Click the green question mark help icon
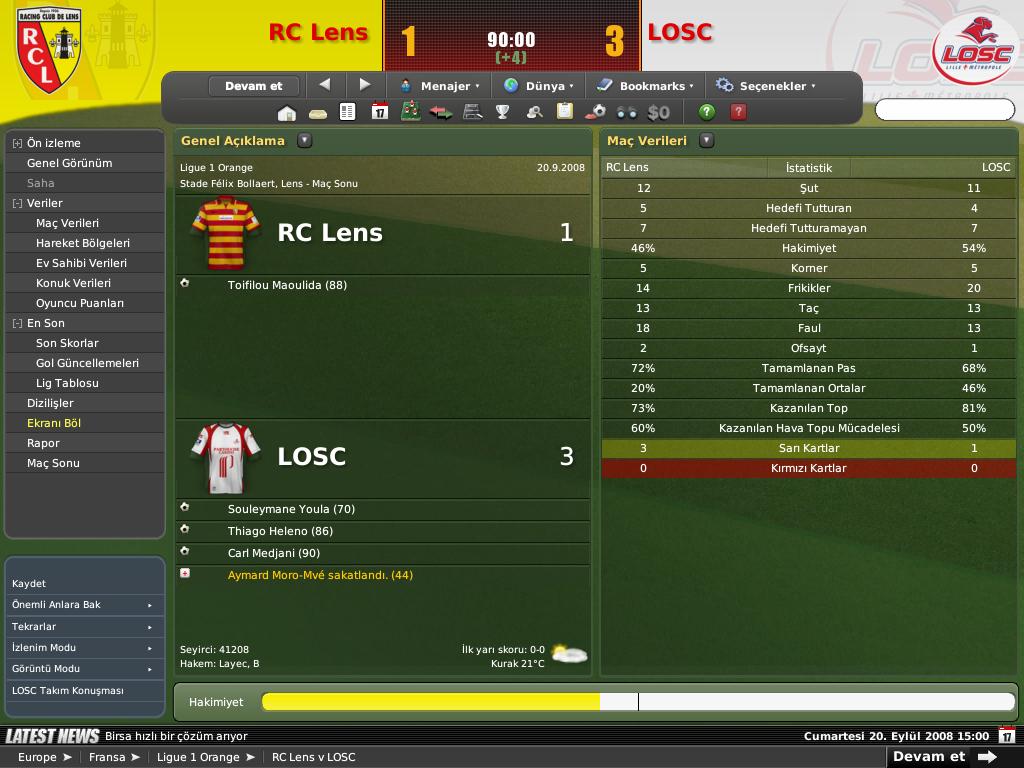This screenshot has width=1024, height=768. pyautogui.click(x=707, y=112)
